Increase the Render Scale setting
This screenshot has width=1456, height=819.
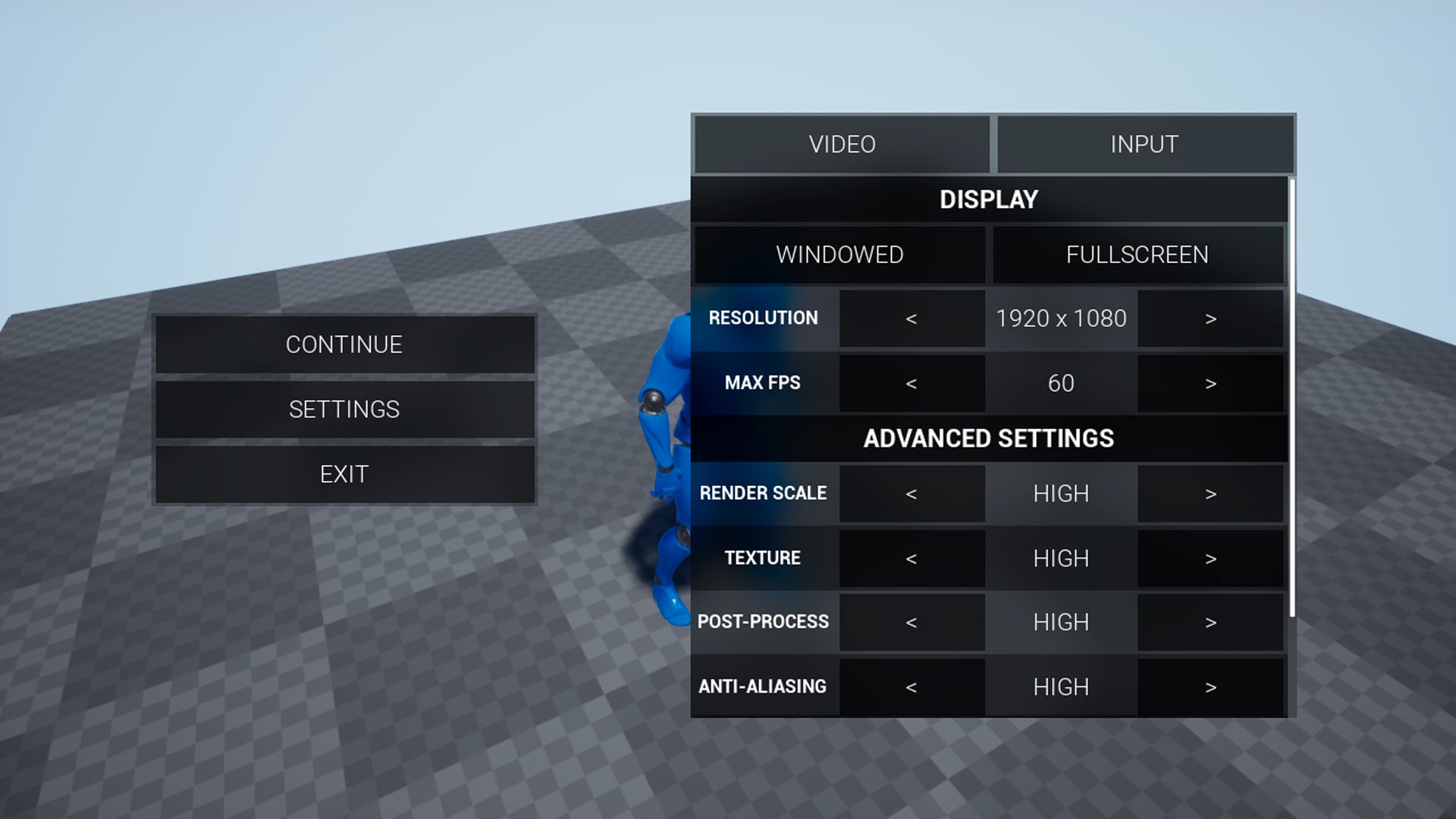pos(1210,493)
